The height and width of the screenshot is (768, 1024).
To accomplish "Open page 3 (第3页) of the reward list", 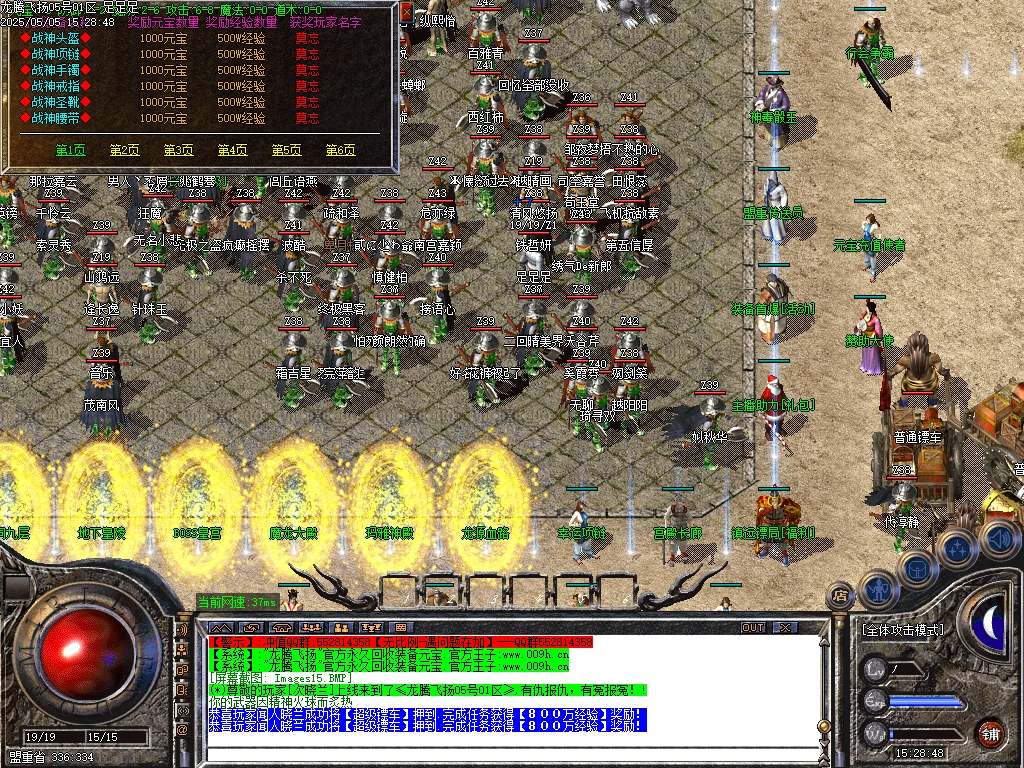I will point(178,150).
